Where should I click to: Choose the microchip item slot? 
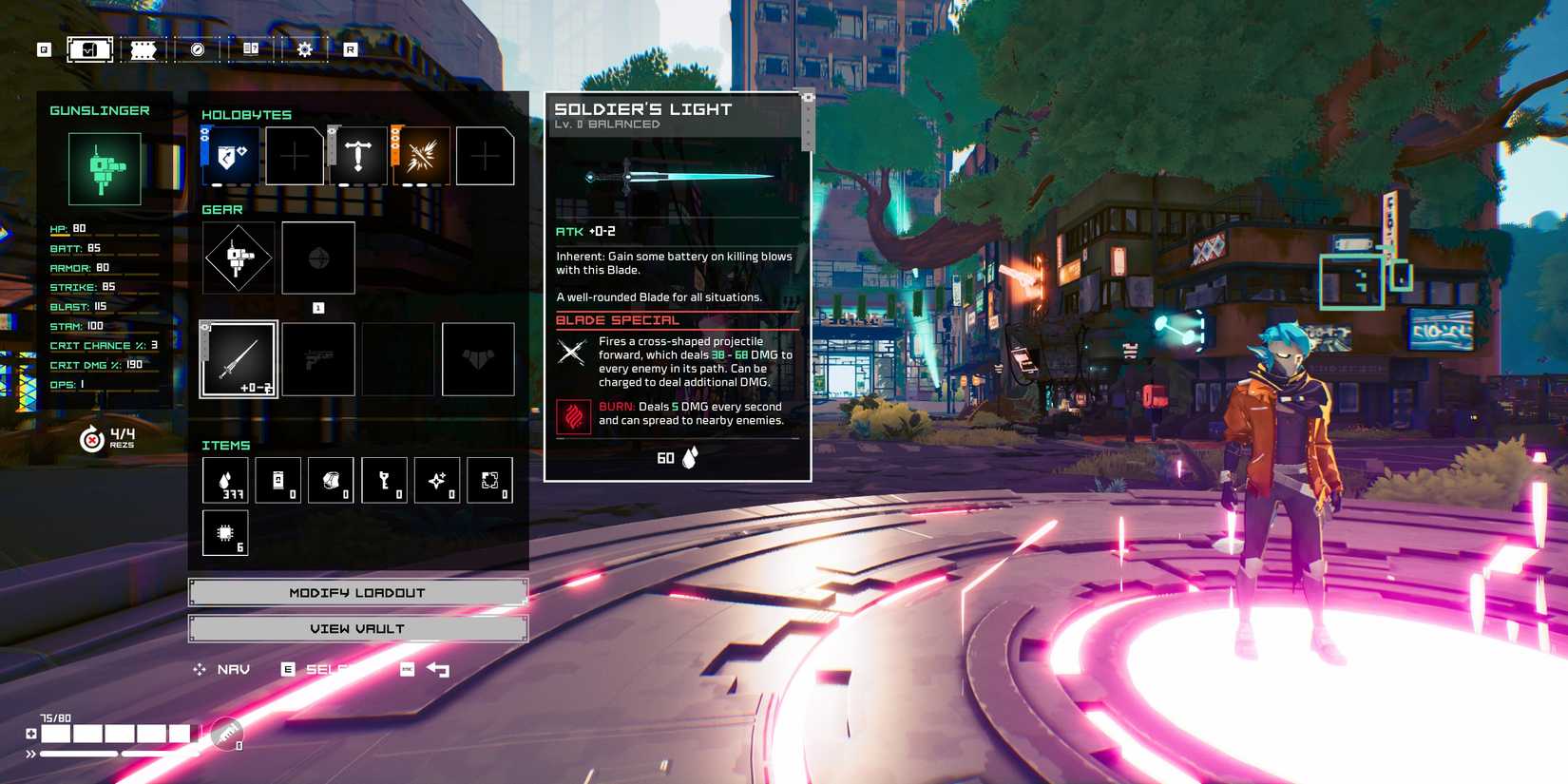[225, 533]
